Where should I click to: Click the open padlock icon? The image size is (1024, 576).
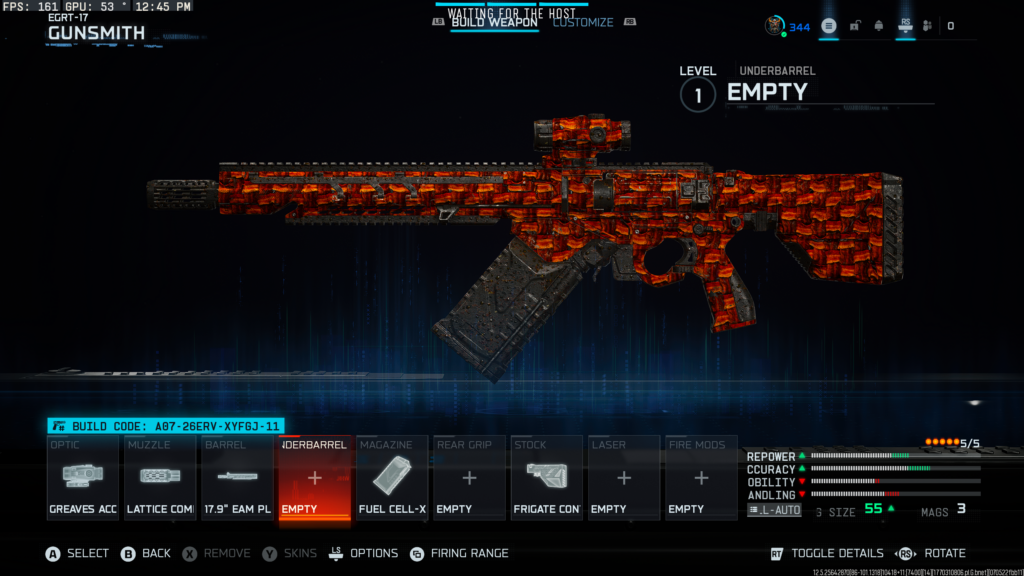click(x=854, y=26)
